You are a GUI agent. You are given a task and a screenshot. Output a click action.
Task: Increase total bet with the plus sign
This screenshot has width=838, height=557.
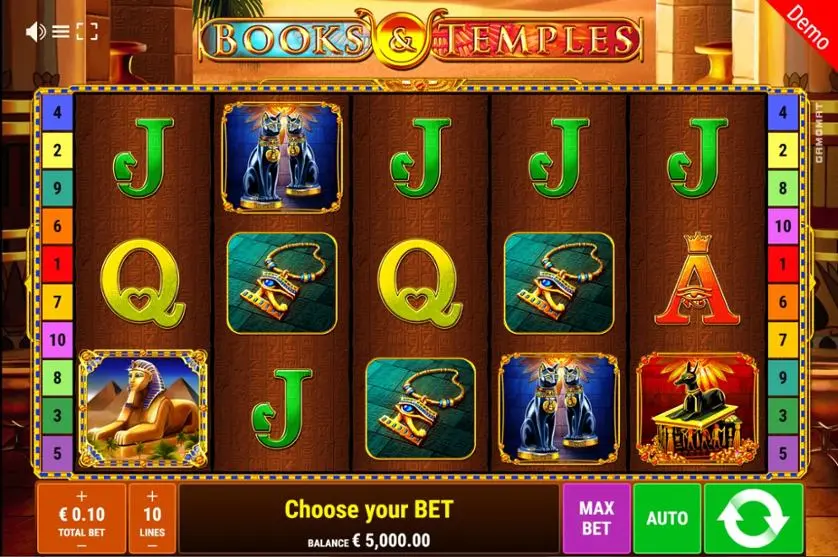tap(81, 496)
